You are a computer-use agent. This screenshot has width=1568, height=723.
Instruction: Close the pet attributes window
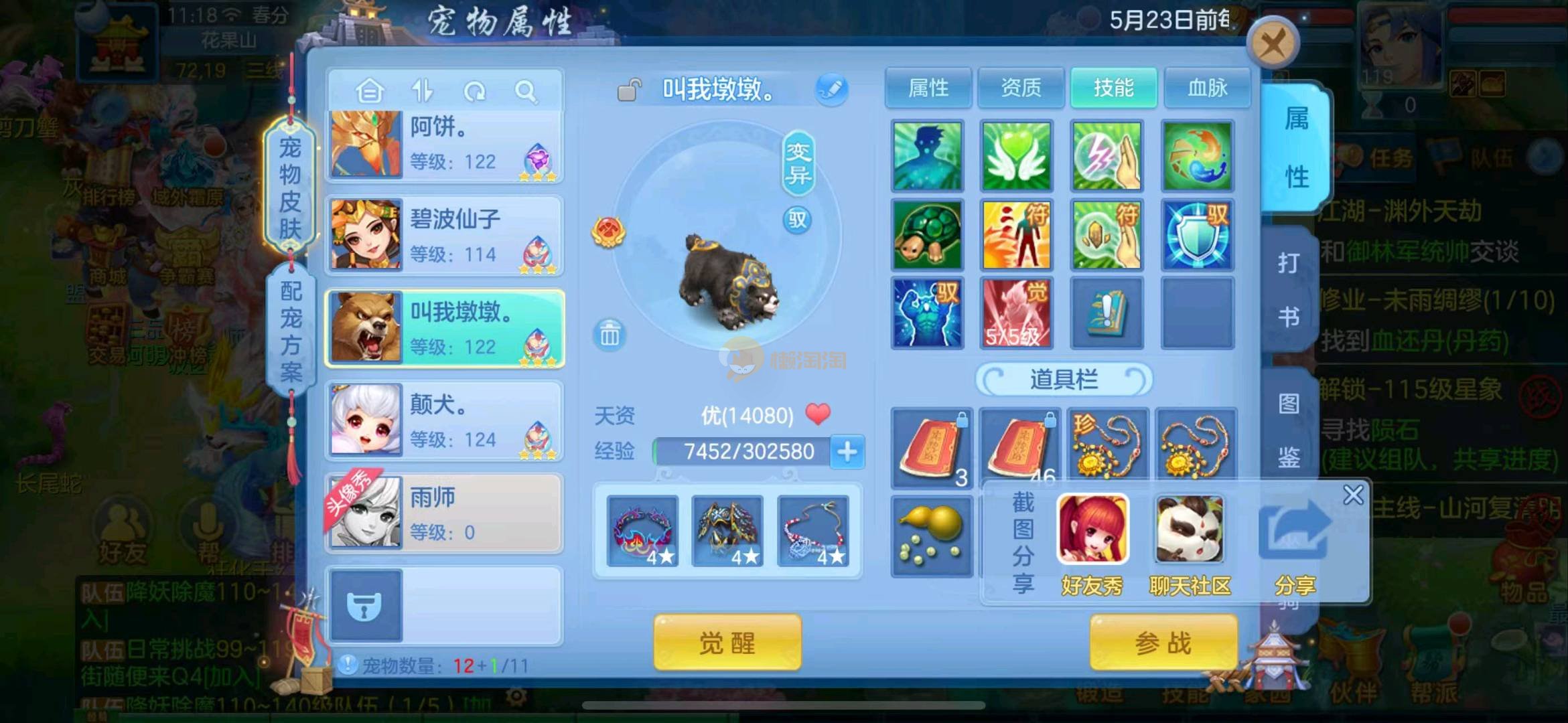point(1273,46)
